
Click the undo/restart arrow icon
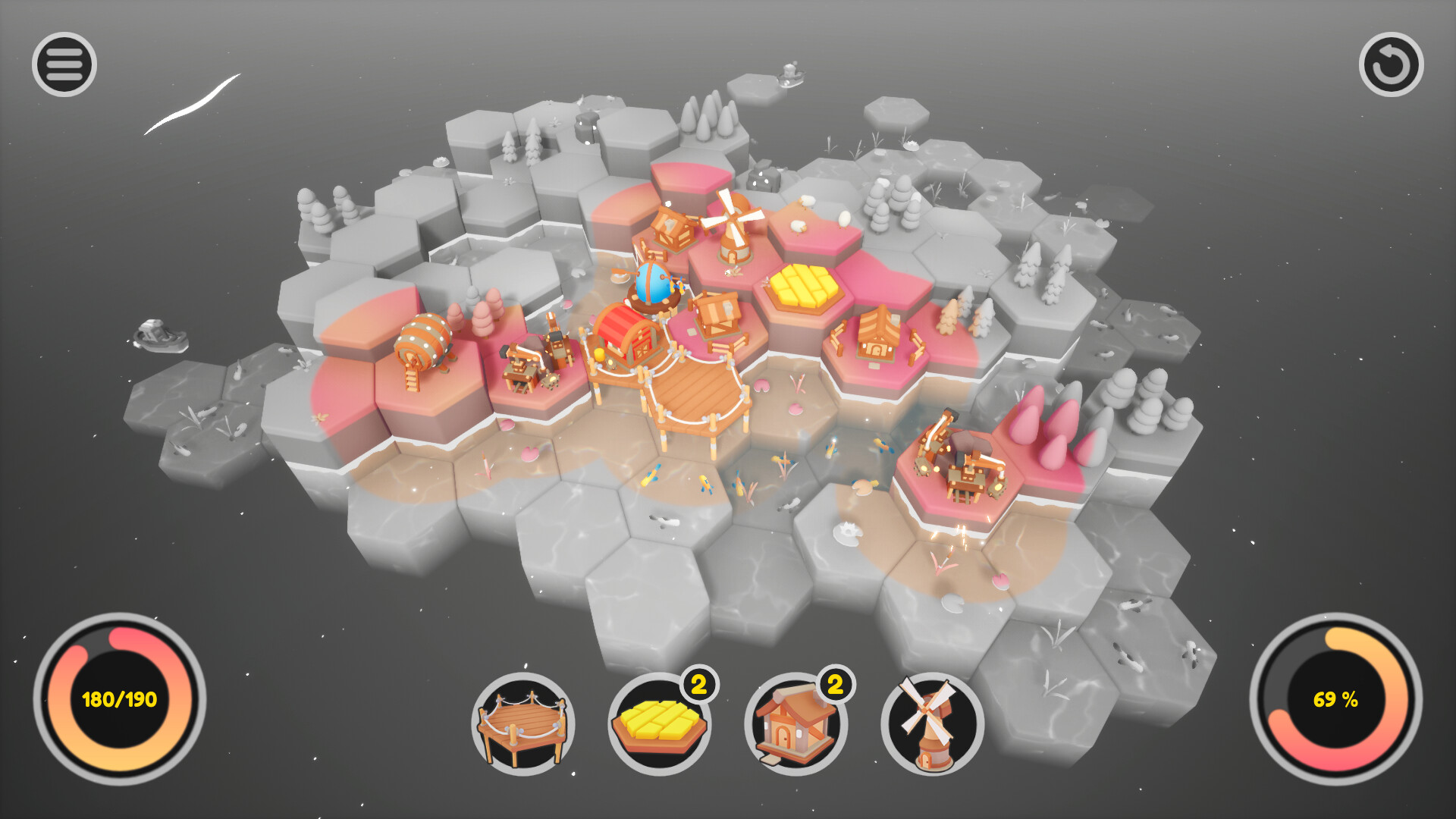click(x=1390, y=64)
